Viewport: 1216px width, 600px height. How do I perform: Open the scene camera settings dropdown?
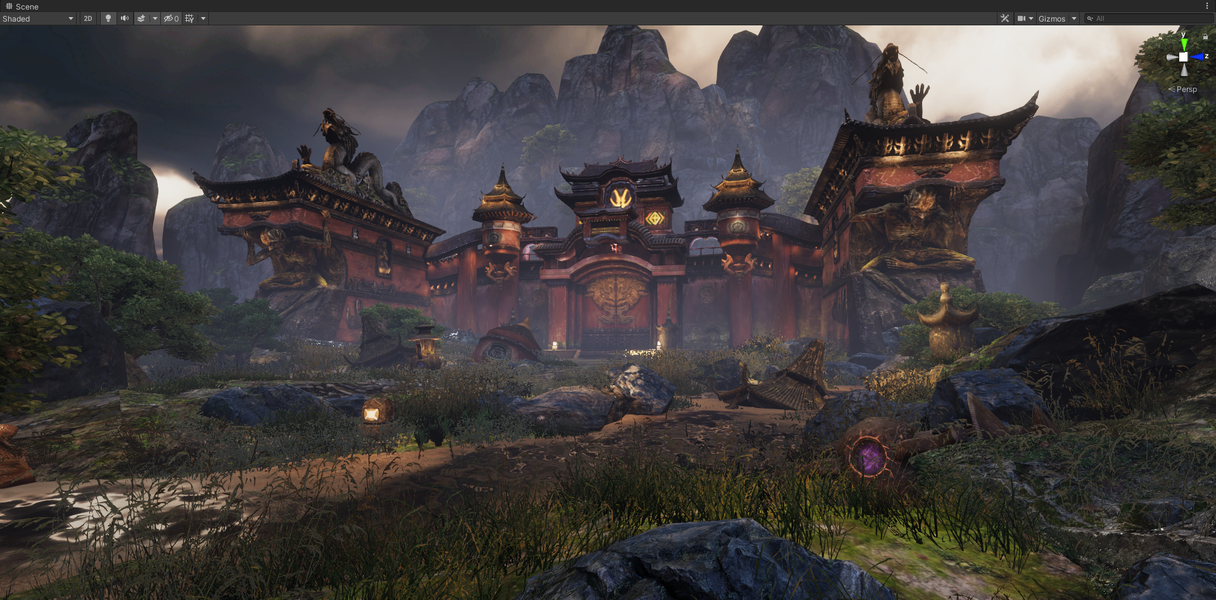1025,18
